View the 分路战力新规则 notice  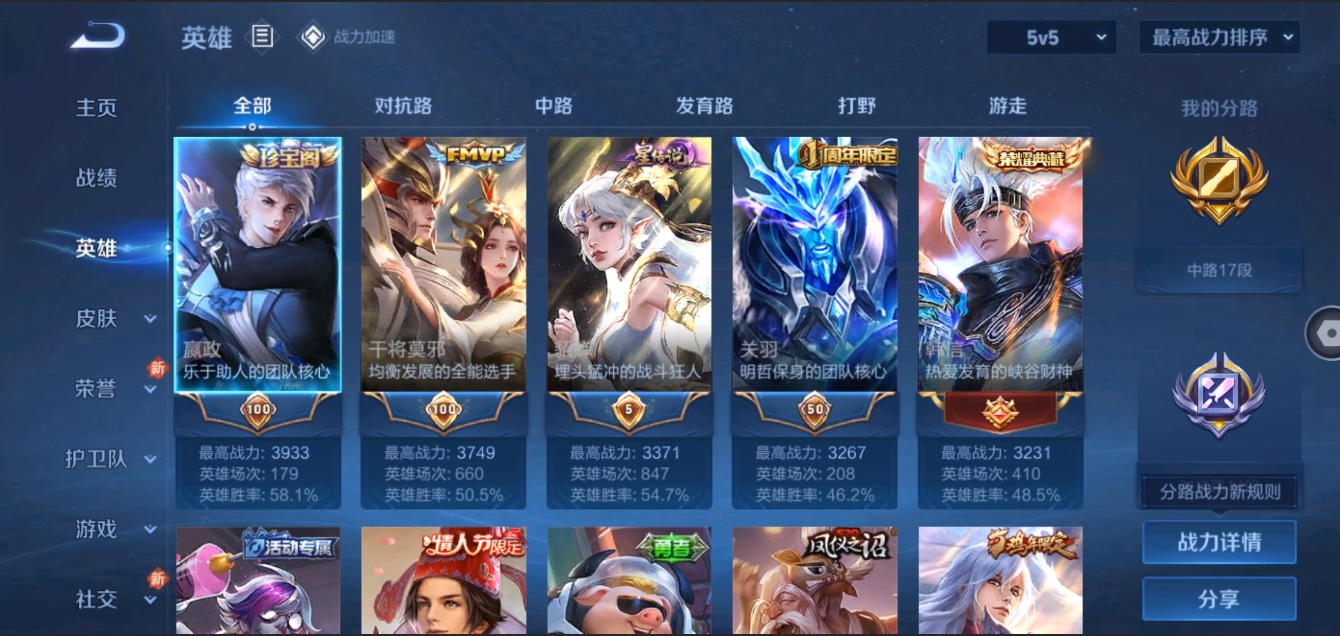(1219, 492)
